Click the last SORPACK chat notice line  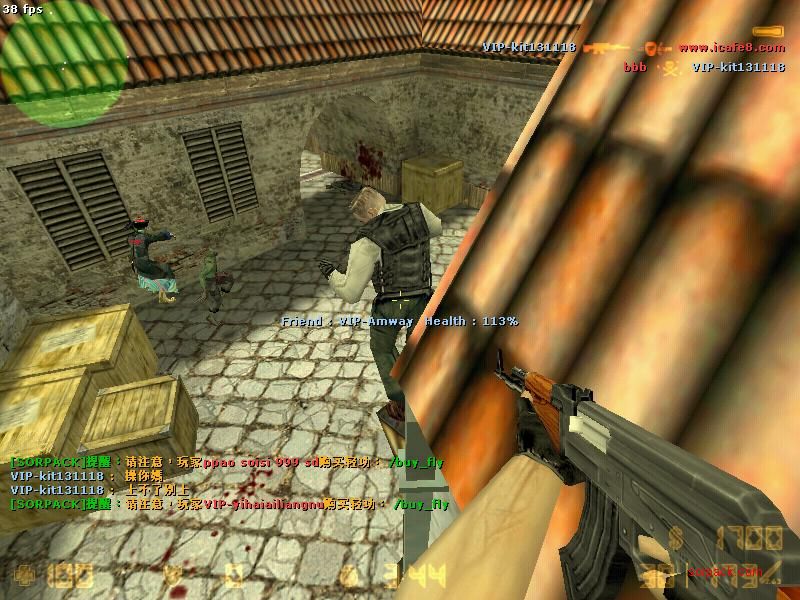coord(229,504)
